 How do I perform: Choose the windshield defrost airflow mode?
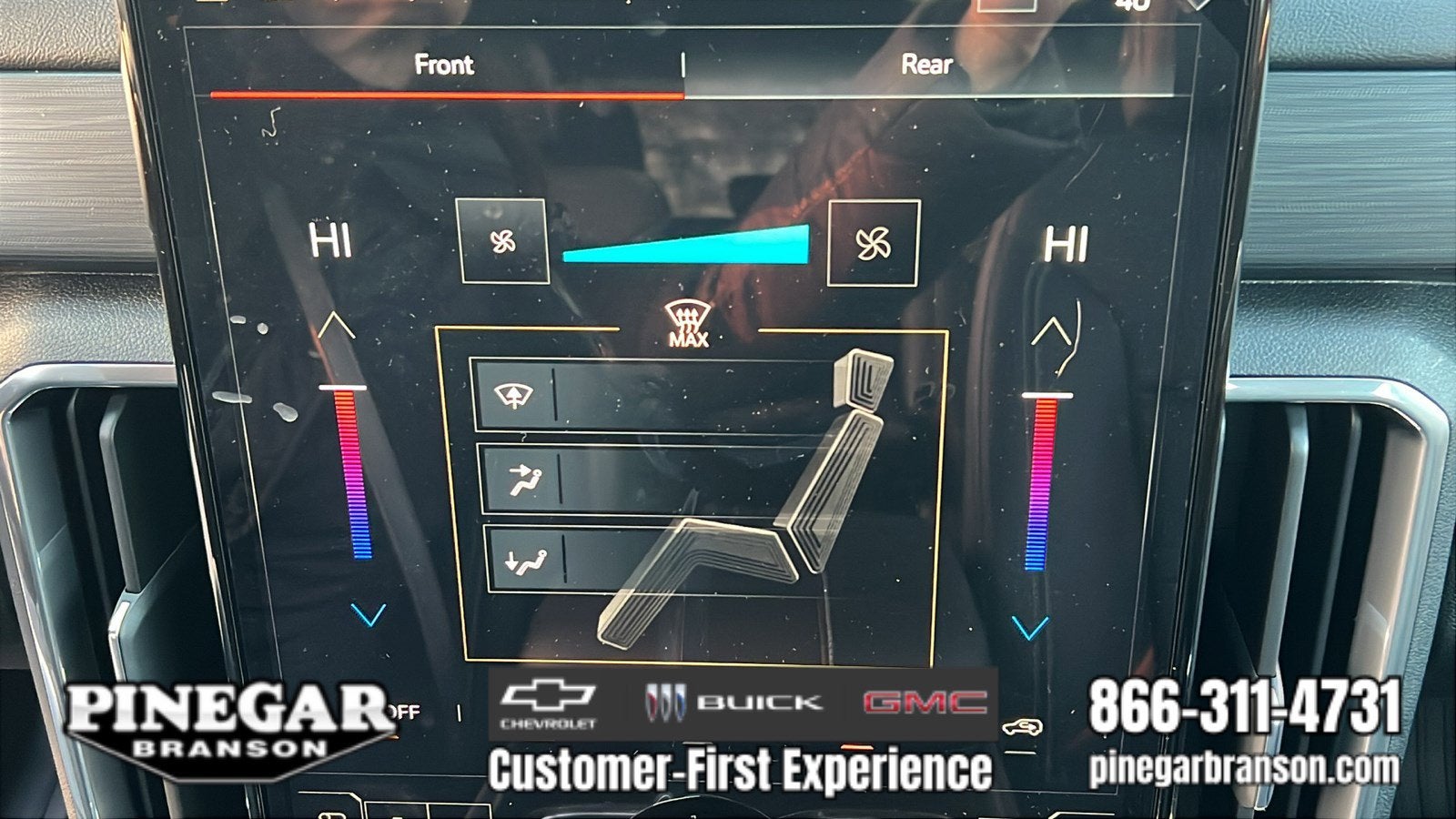514,395
